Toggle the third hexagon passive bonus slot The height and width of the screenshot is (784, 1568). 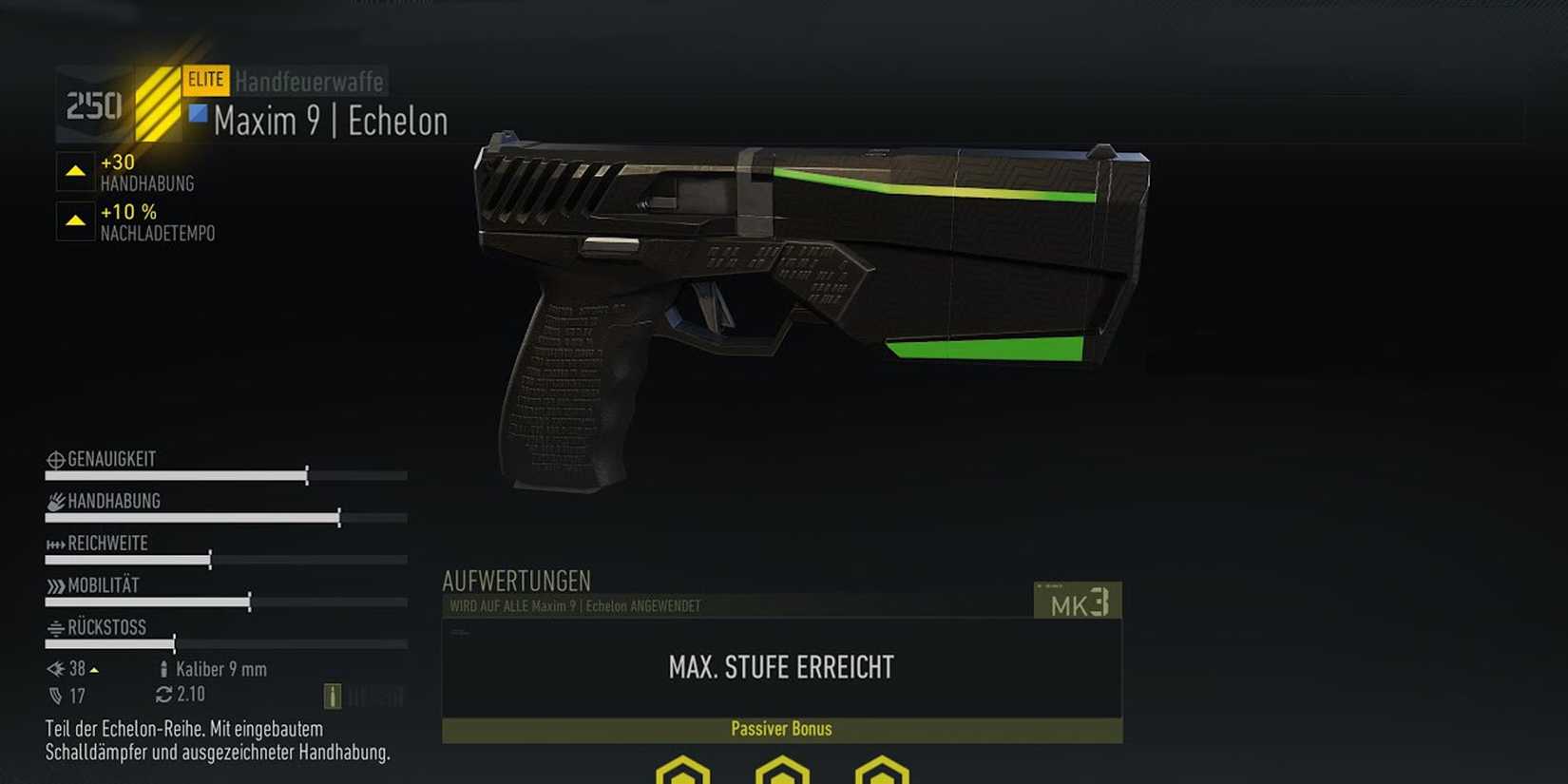[879, 772]
